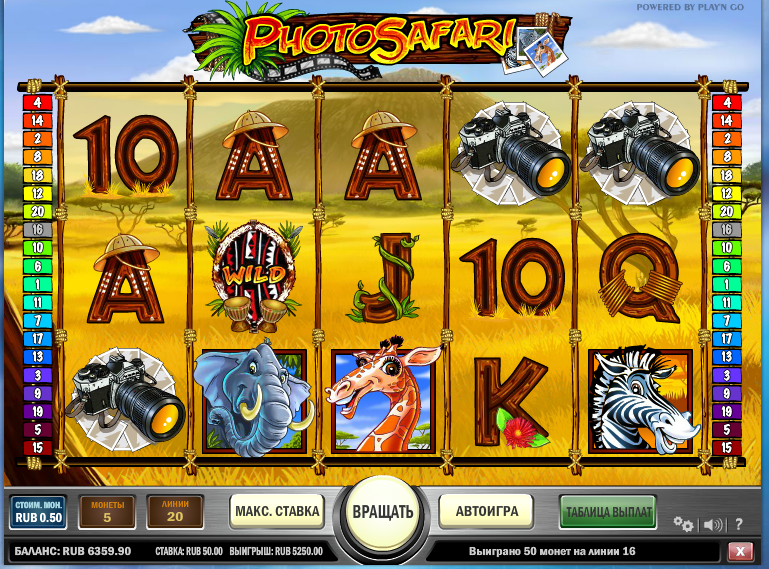The image size is (769, 569).
Task: Set maximum bet with МАКС. СТАВКА
Action: click(x=277, y=511)
